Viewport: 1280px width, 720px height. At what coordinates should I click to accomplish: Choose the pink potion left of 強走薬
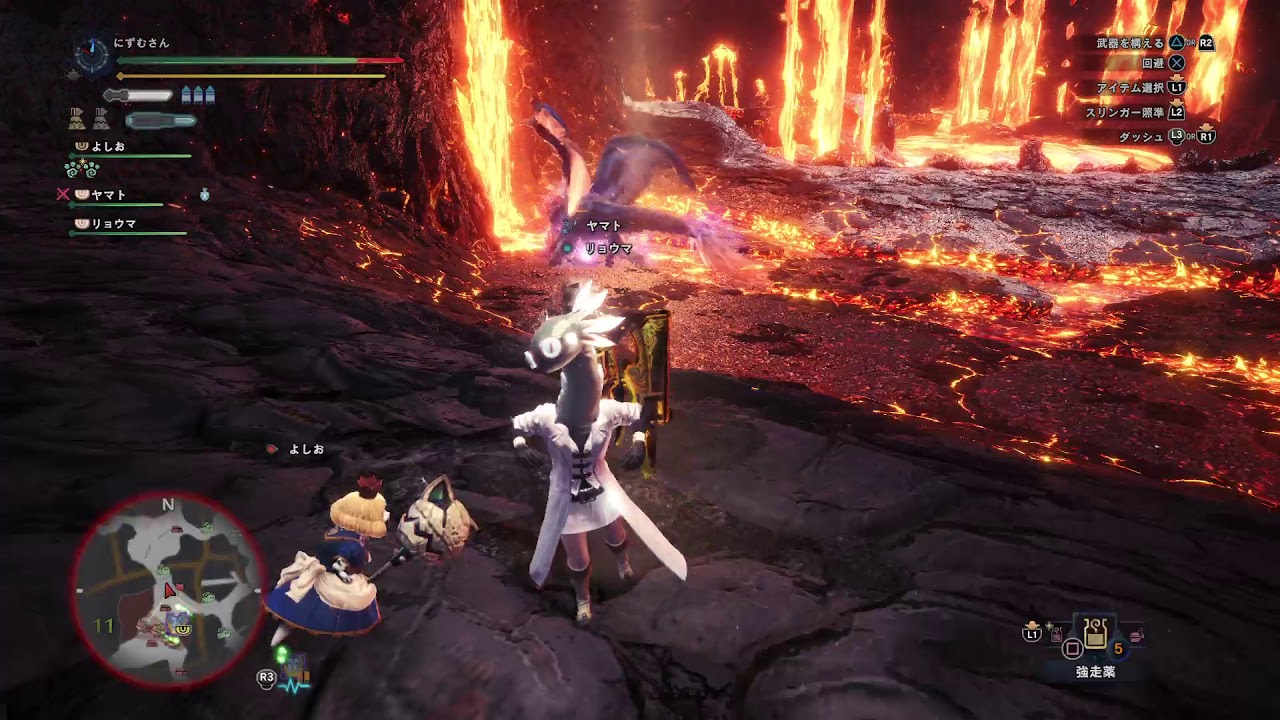click(1057, 633)
